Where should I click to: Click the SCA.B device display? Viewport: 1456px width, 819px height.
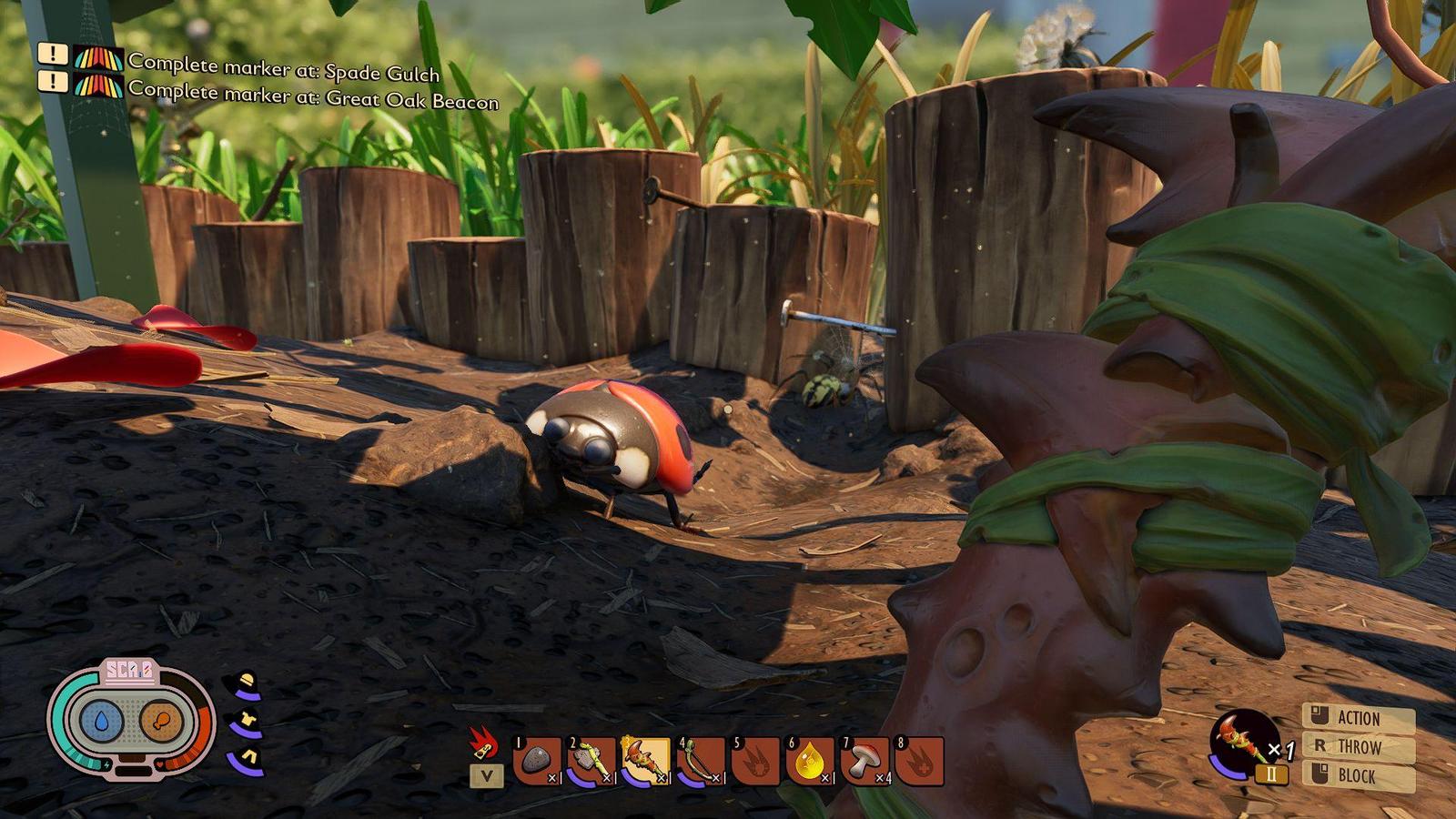132,720
